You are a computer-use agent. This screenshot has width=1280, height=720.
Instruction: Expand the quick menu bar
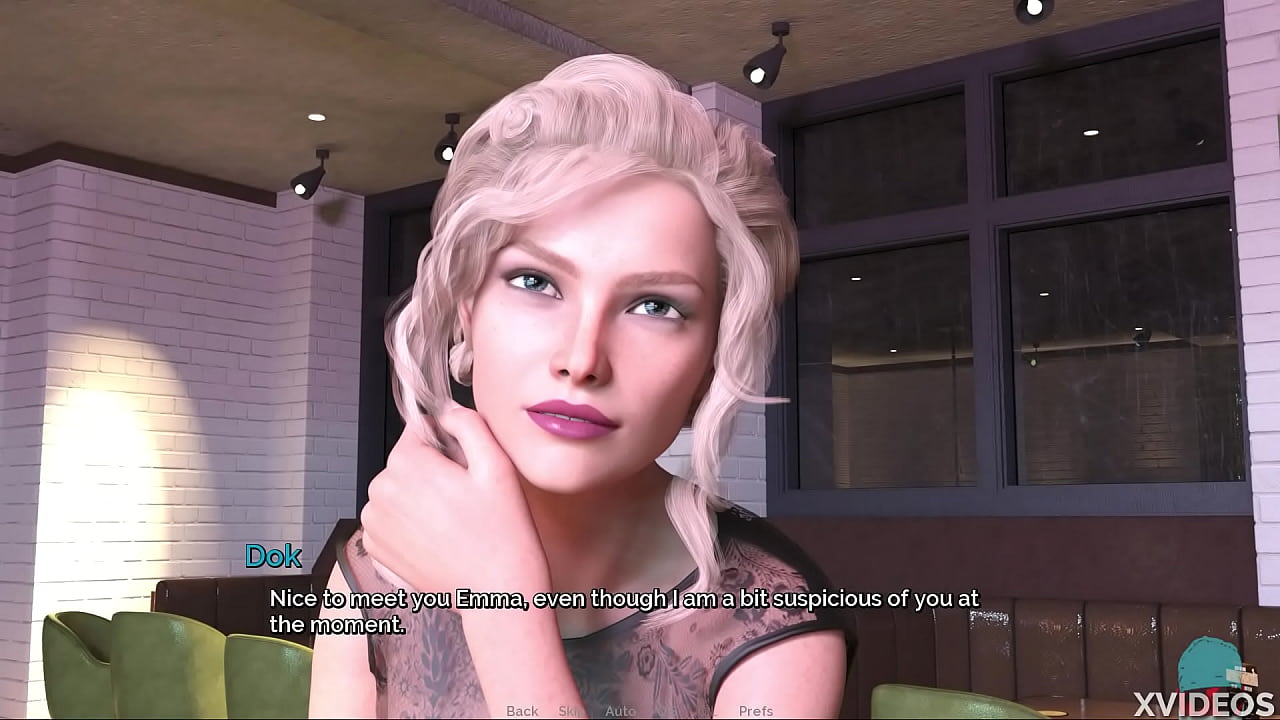tap(640, 710)
